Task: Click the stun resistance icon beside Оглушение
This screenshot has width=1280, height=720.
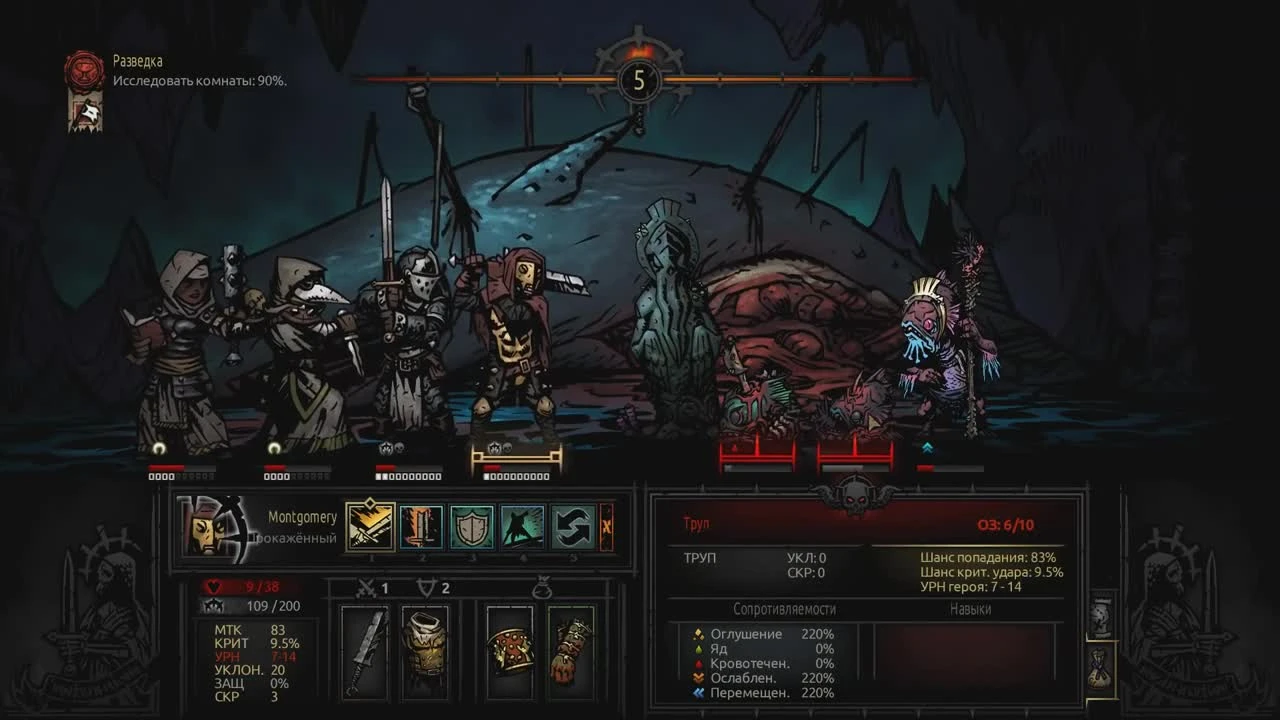Action: (x=698, y=634)
